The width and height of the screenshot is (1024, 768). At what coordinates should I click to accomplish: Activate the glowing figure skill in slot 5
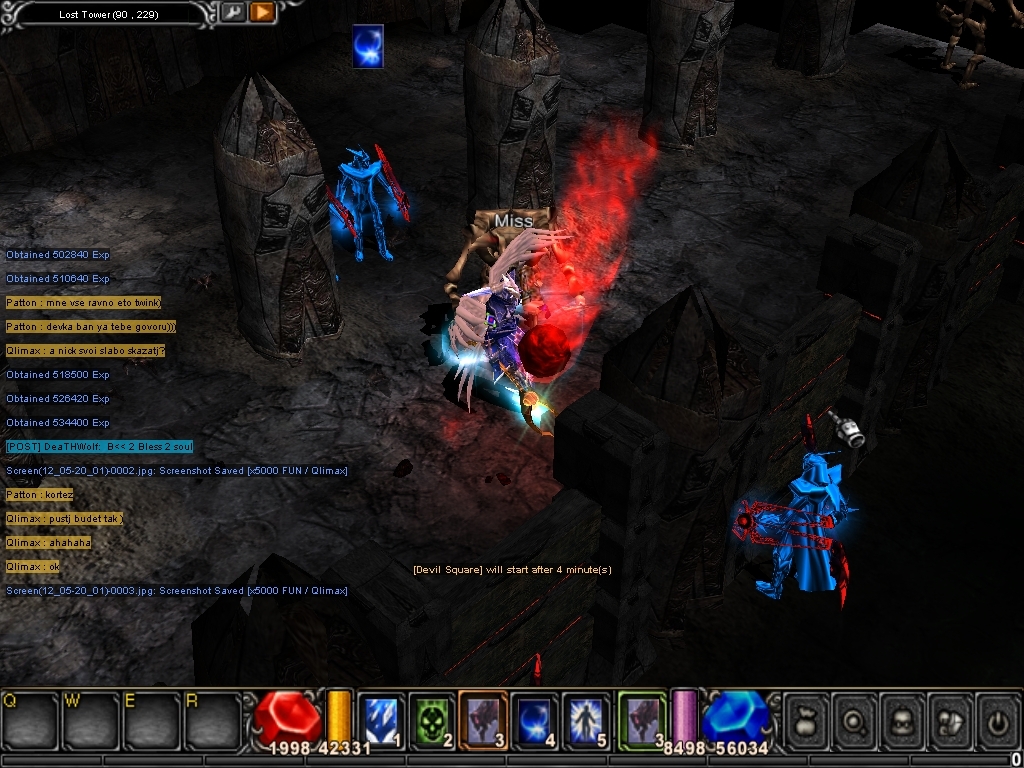(x=586, y=719)
